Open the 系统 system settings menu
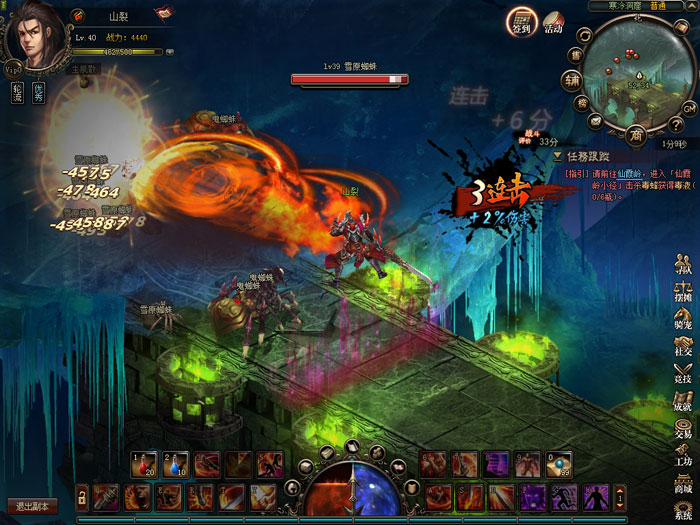The image size is (700, 525). (x=684, y=509)
